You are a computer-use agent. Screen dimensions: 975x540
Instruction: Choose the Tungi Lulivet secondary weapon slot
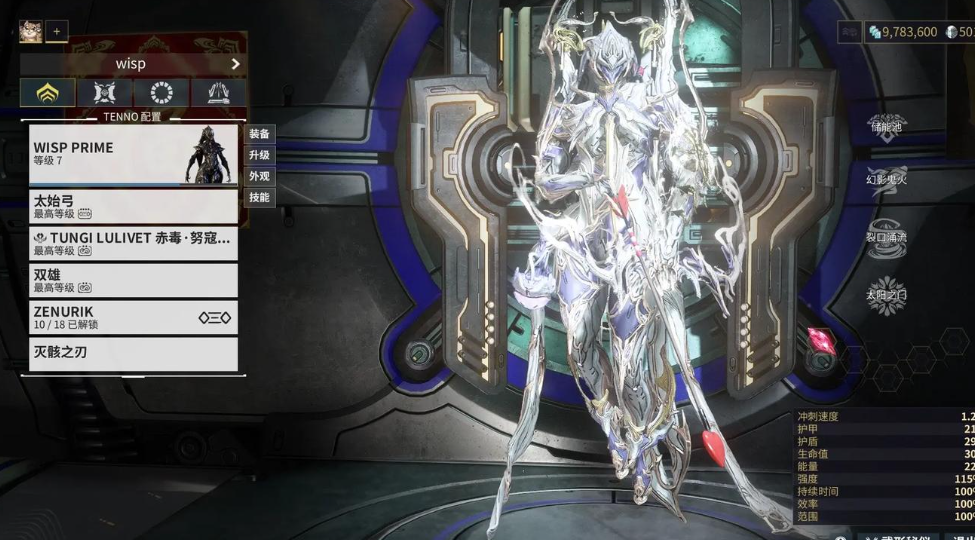coord(132,243)
